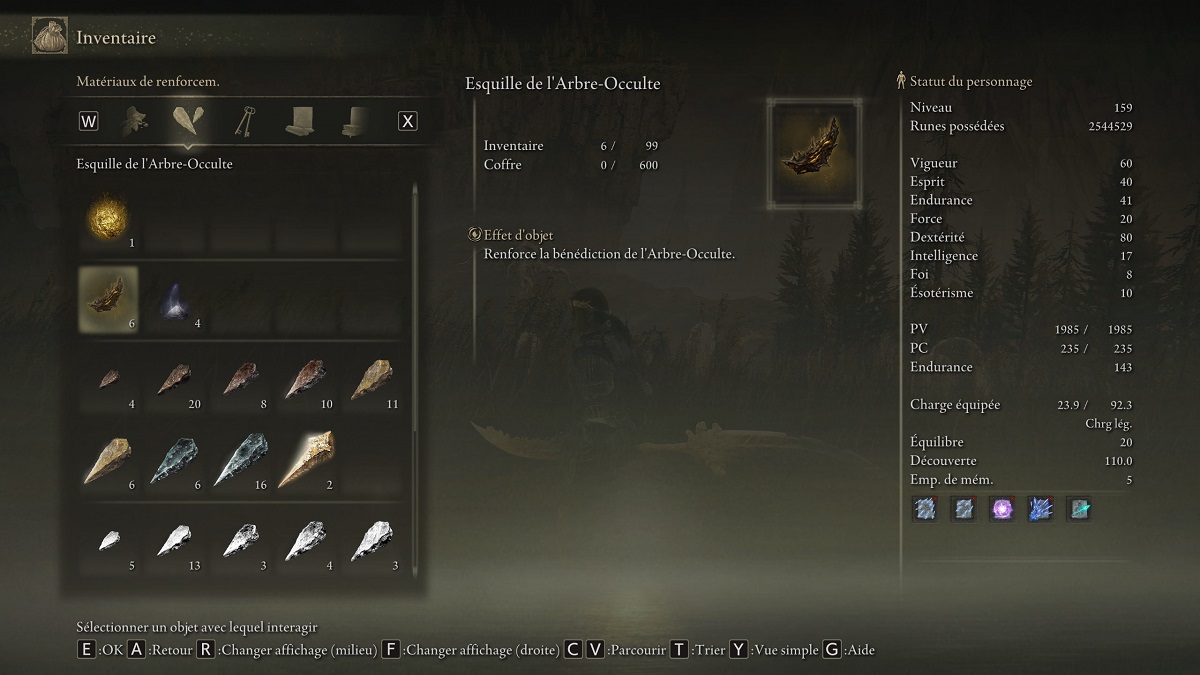The height and width of the screenshot is (675, 1200).
Task: Switch to the crafting materials flower tab
Action: (135, 121)
